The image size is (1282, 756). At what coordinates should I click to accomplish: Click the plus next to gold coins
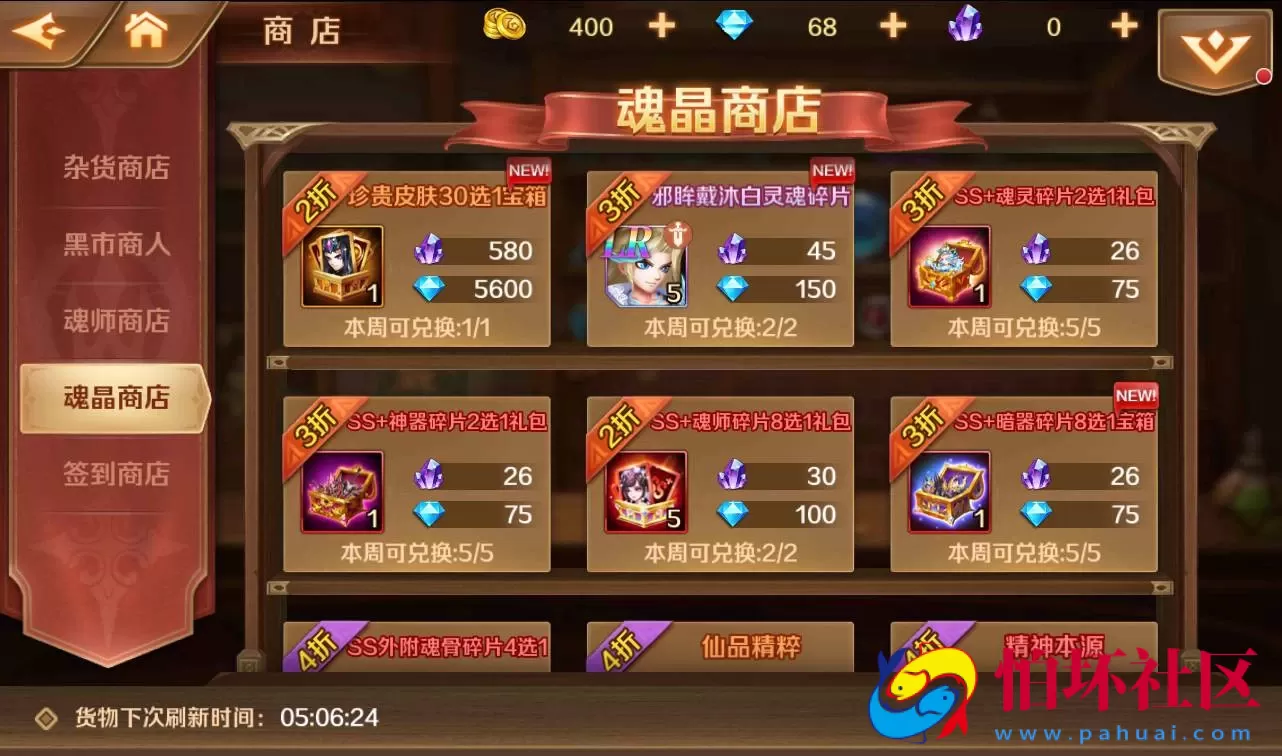point(661,25)
